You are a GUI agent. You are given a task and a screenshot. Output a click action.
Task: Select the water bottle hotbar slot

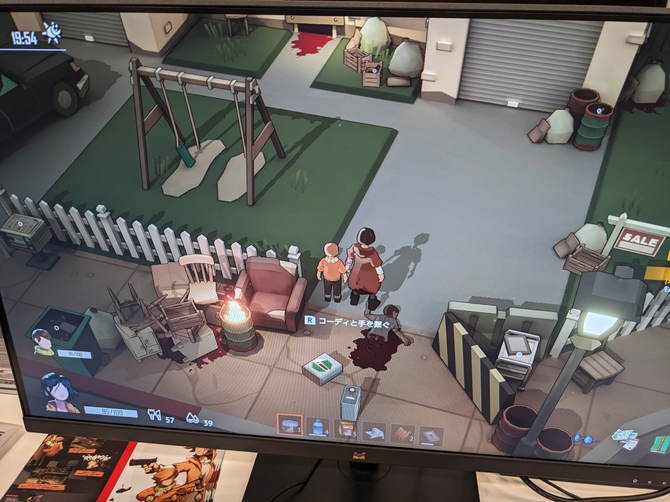(318, 428)
